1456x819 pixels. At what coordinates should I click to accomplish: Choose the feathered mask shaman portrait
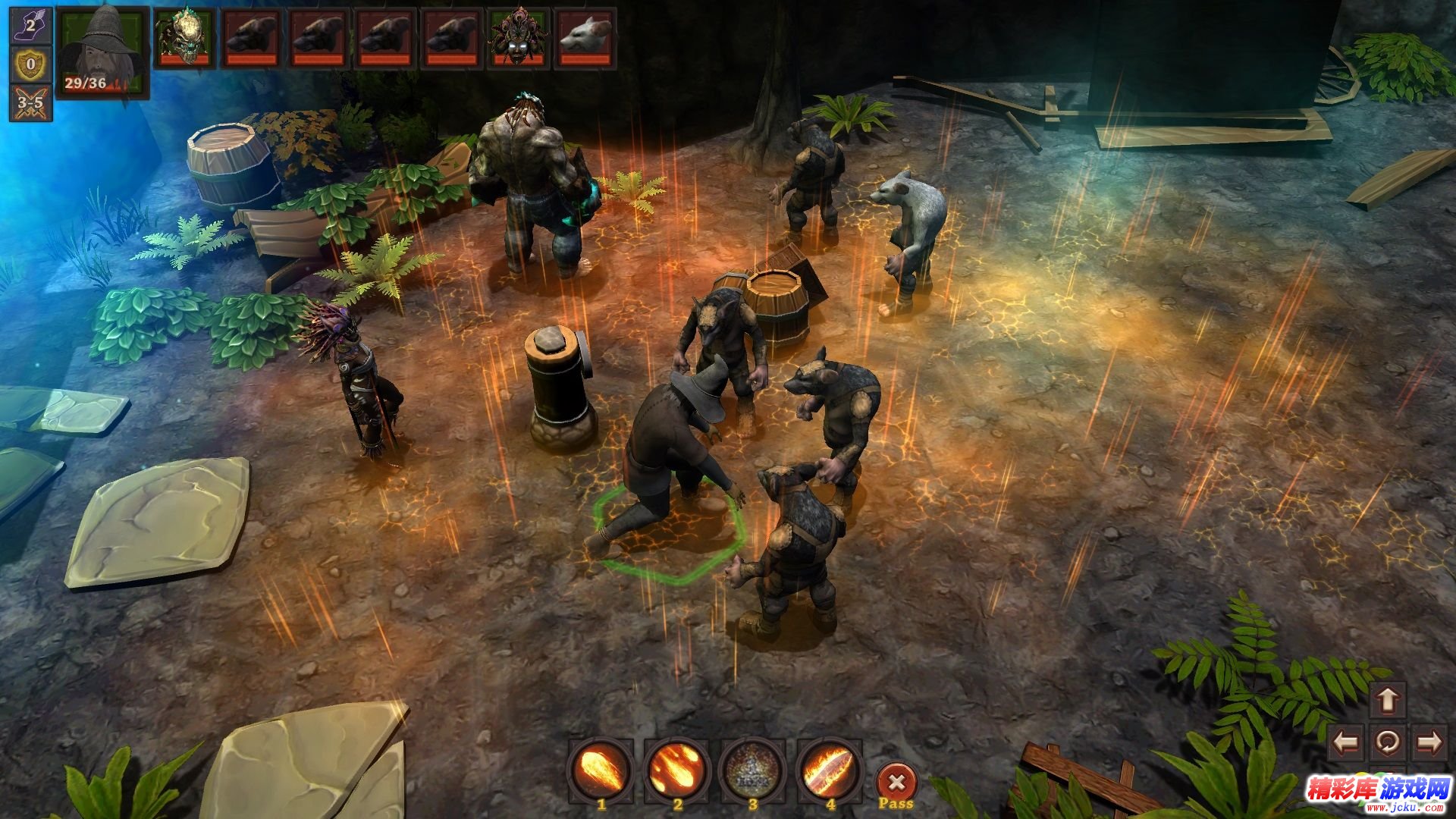point(519,38)
